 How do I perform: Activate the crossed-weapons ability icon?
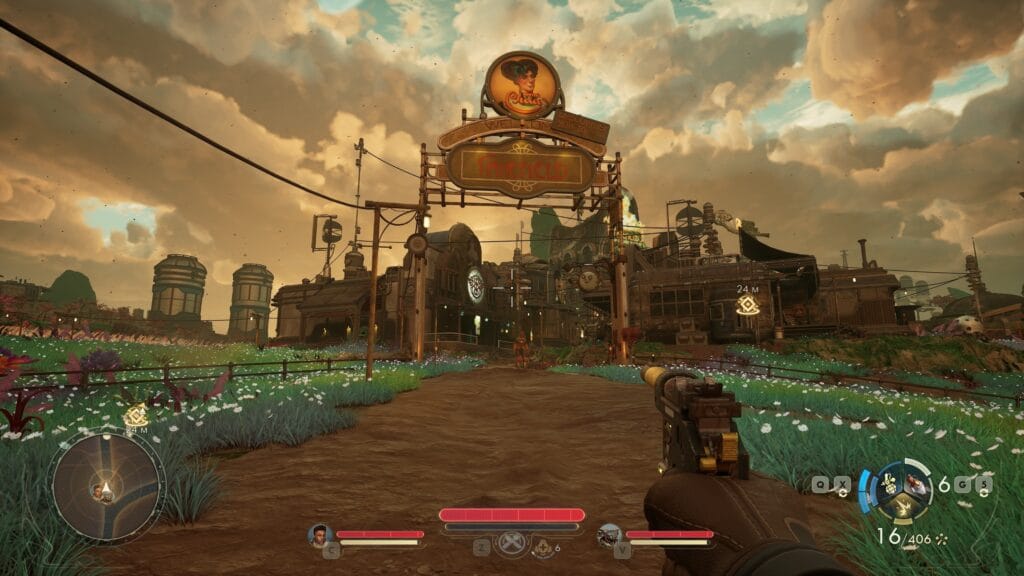point(511,547)
